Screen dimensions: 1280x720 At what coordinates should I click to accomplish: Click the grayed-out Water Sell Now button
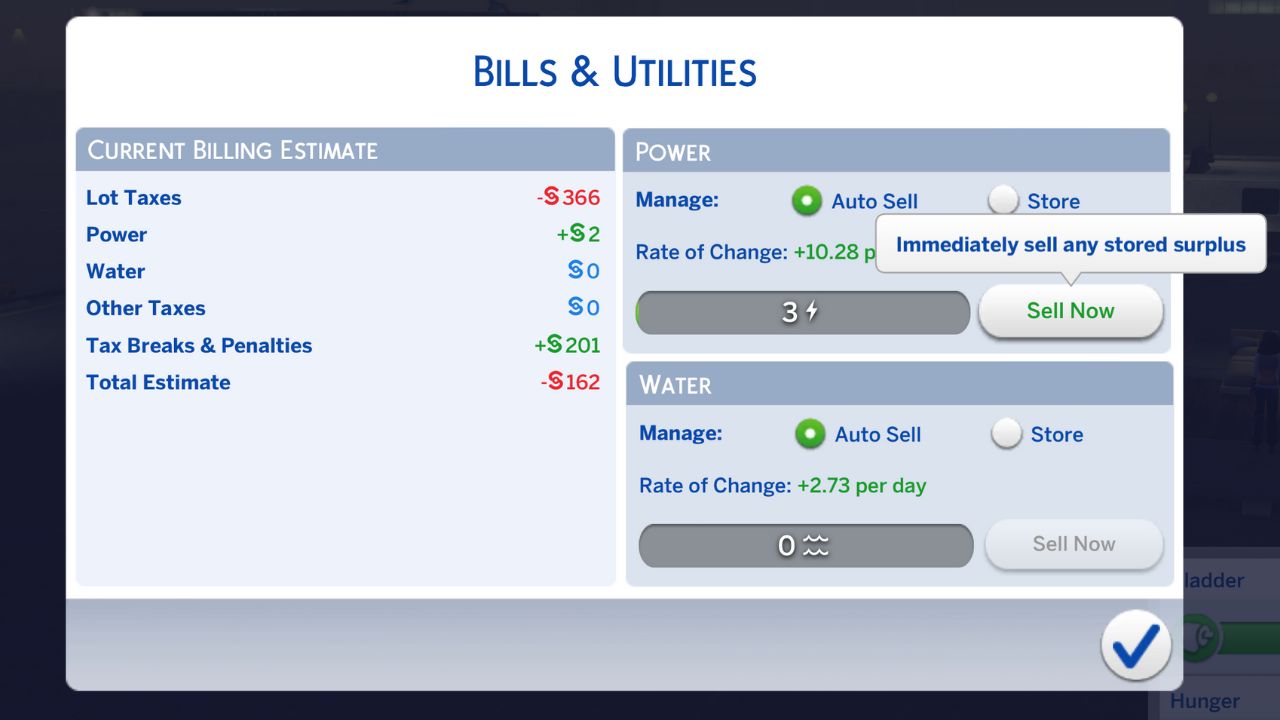(1073, 544)
